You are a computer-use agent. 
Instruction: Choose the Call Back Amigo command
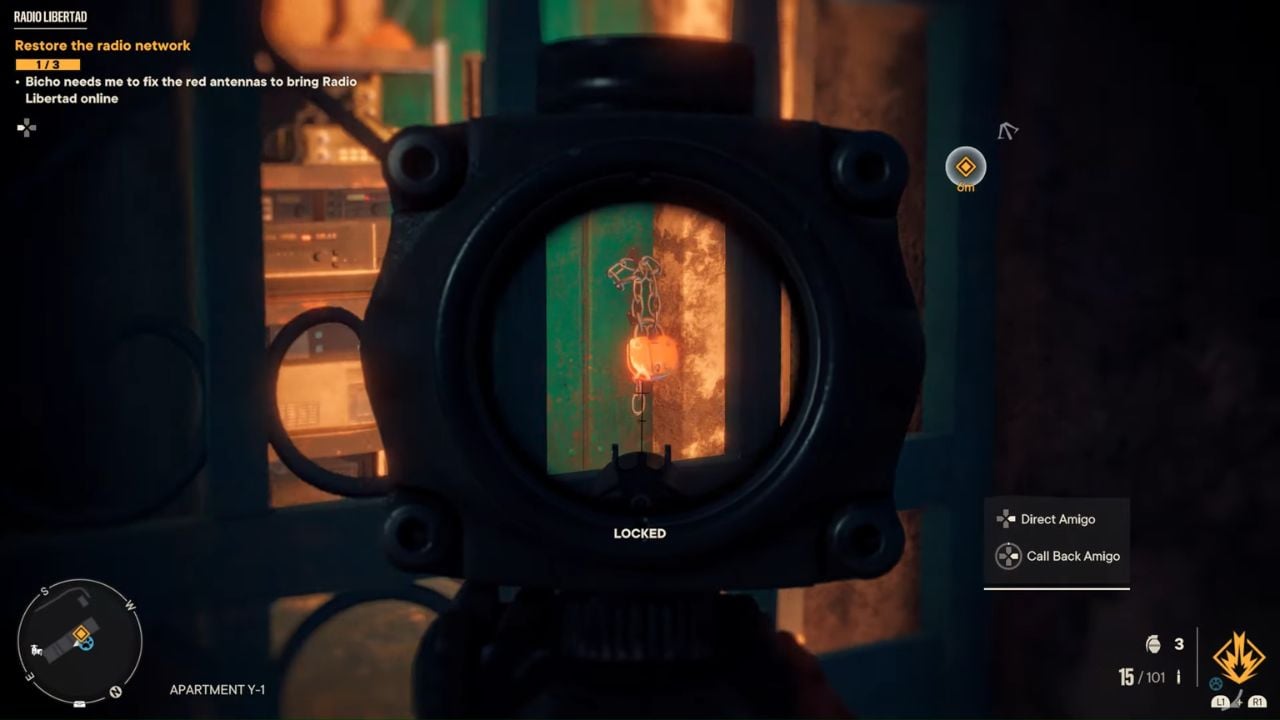[1072, 556]
